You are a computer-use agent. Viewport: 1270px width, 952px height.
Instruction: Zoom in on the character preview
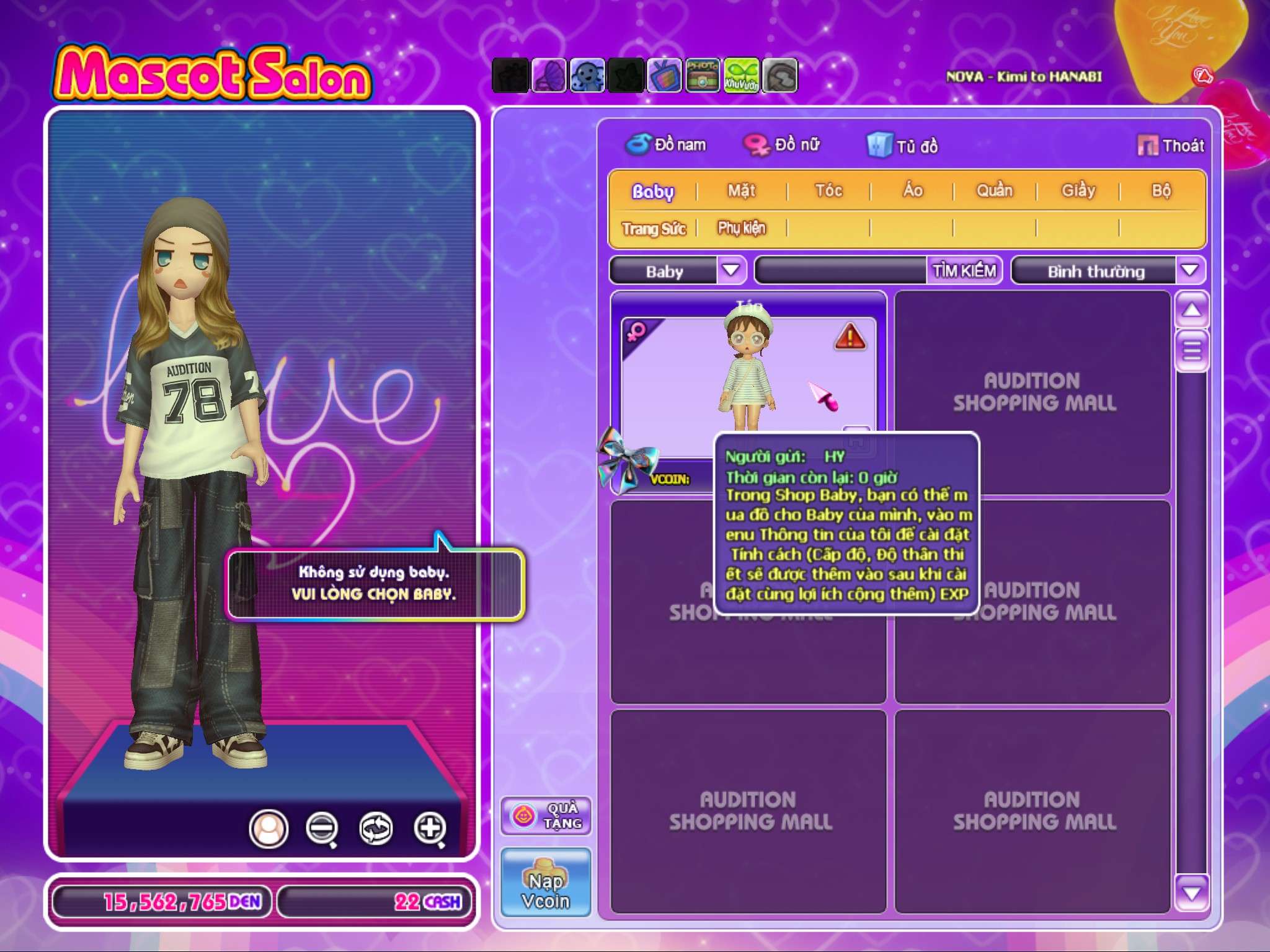[430, 828]
